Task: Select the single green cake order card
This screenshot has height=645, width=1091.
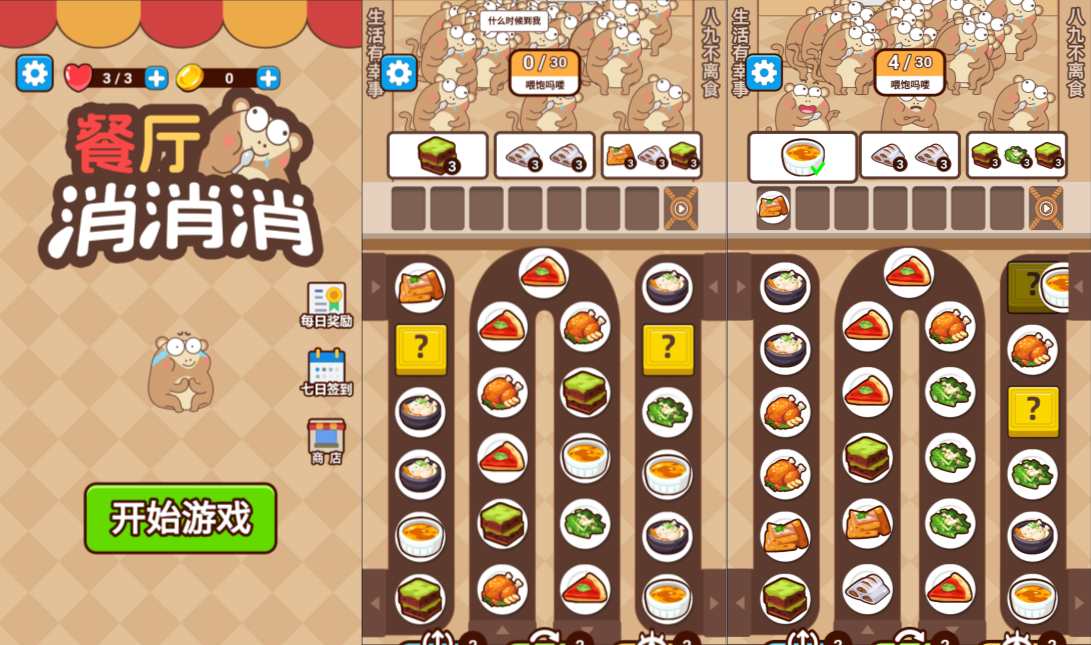Action: click(x=437, y=156)
